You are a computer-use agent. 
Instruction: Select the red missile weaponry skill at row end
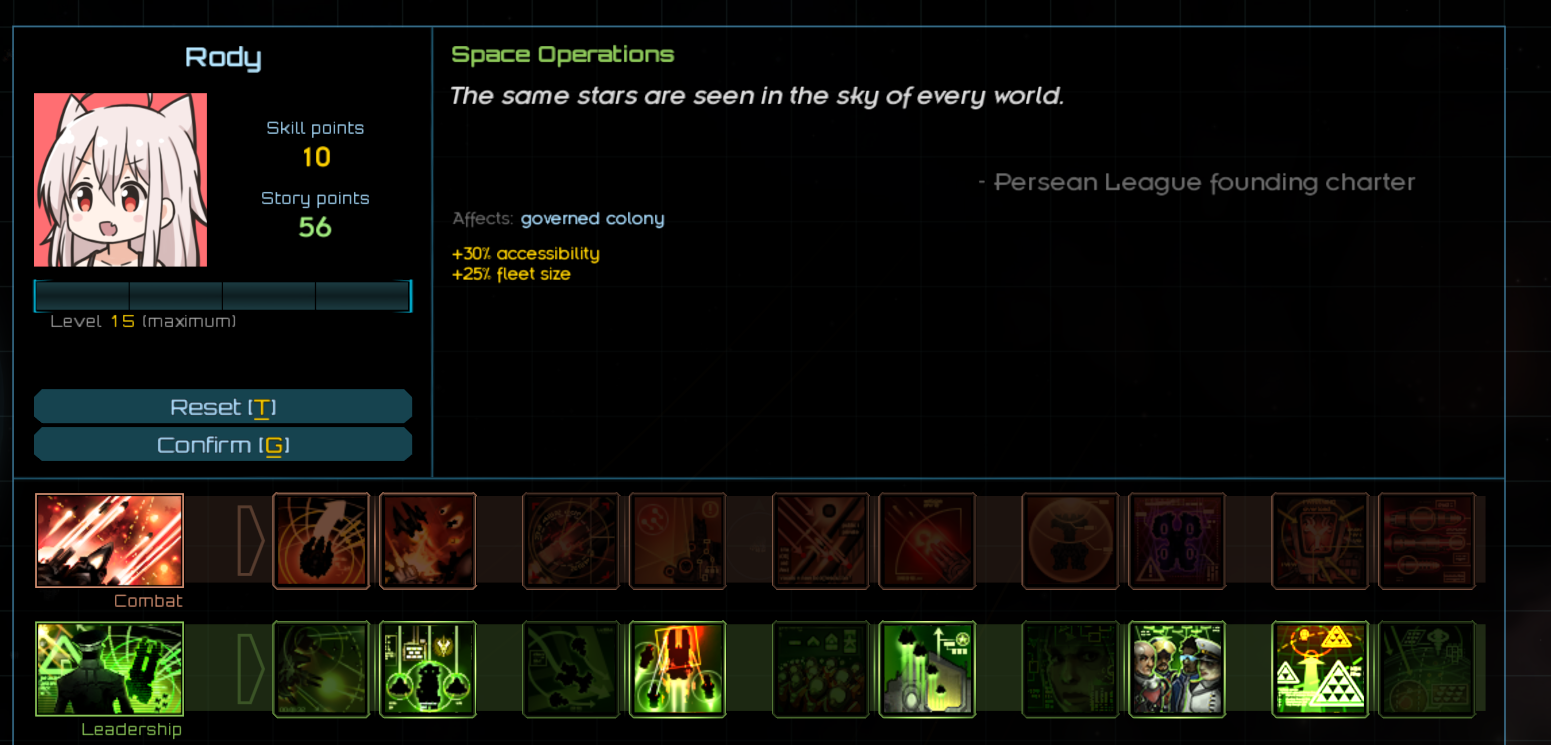pyautogui.click(x=1427, y=540)
